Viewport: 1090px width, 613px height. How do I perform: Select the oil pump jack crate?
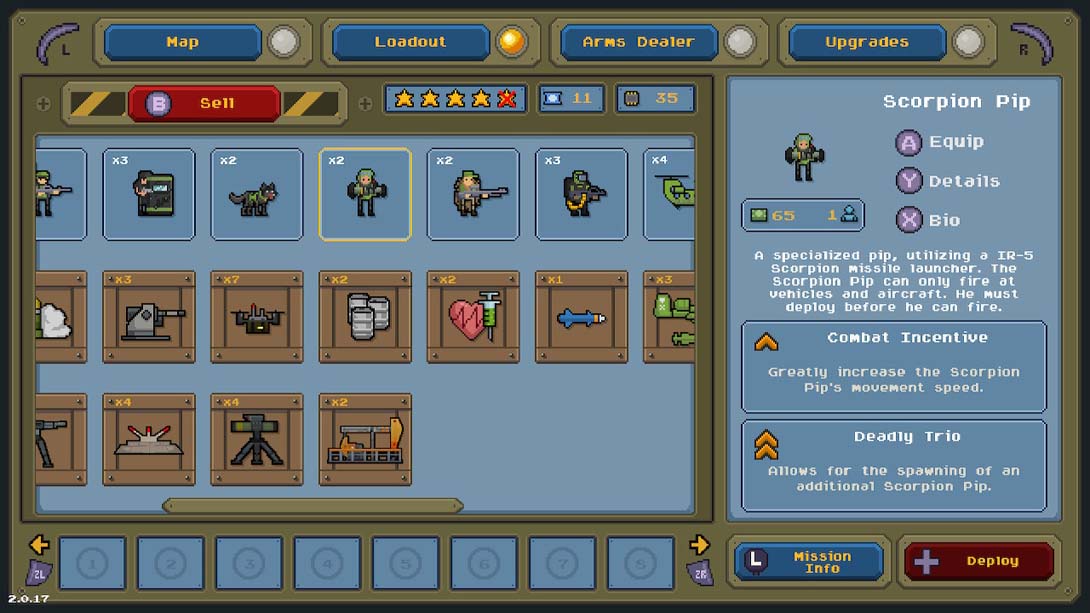coord(365,440)
